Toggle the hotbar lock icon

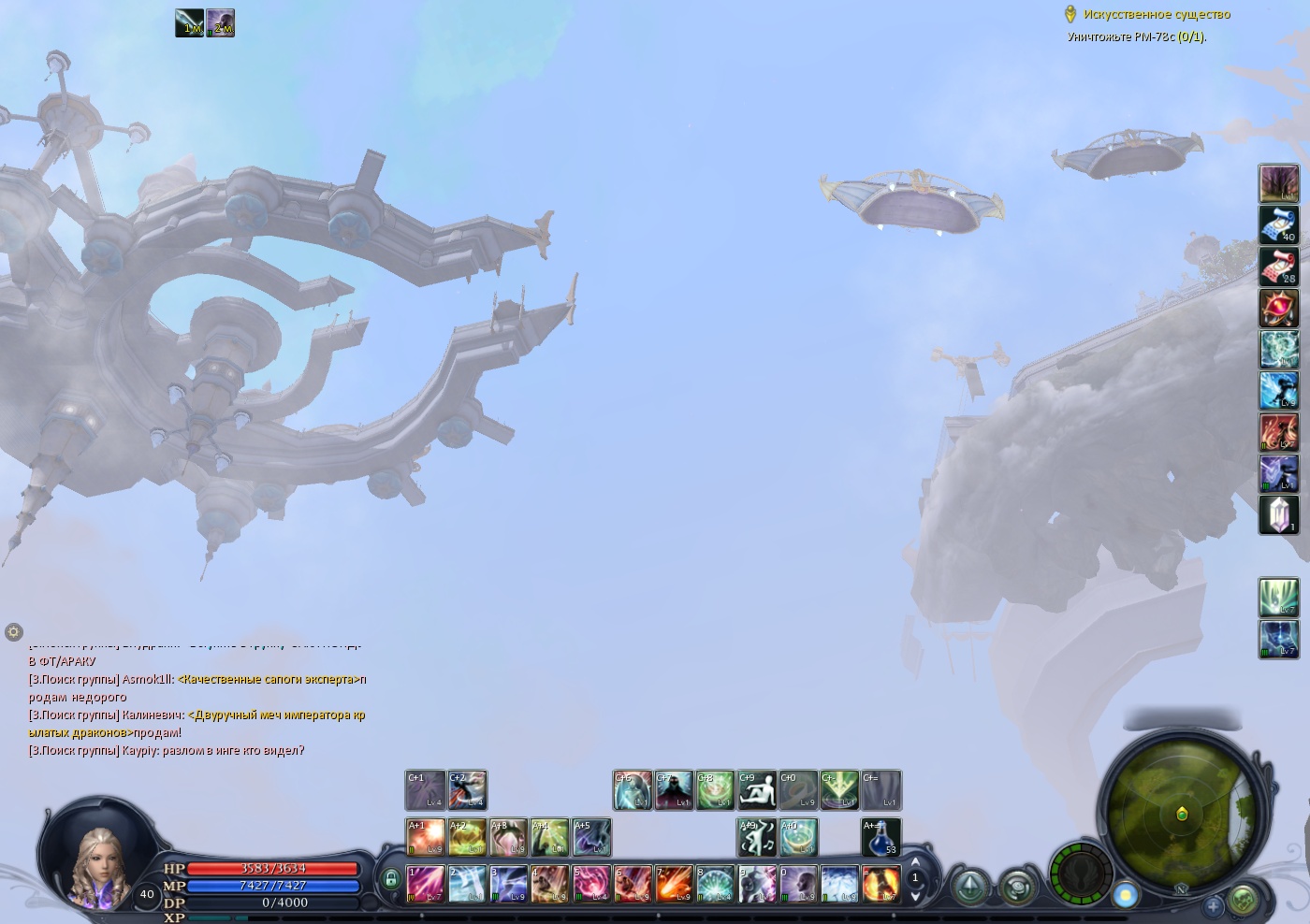[390, 879]
